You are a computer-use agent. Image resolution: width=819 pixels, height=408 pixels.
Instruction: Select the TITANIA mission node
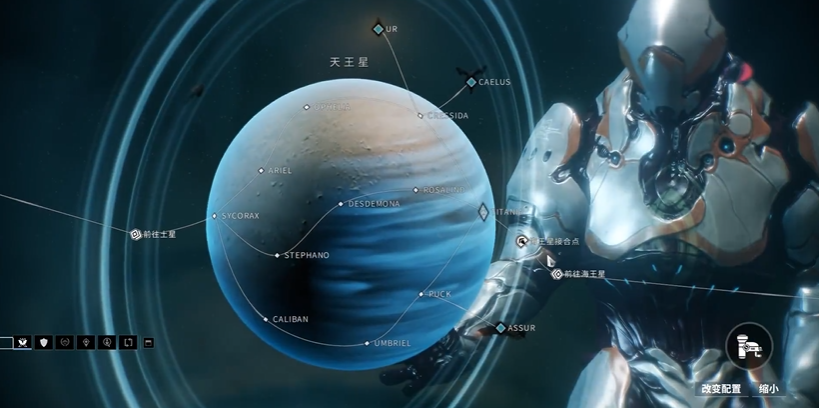tap(483, 212)
